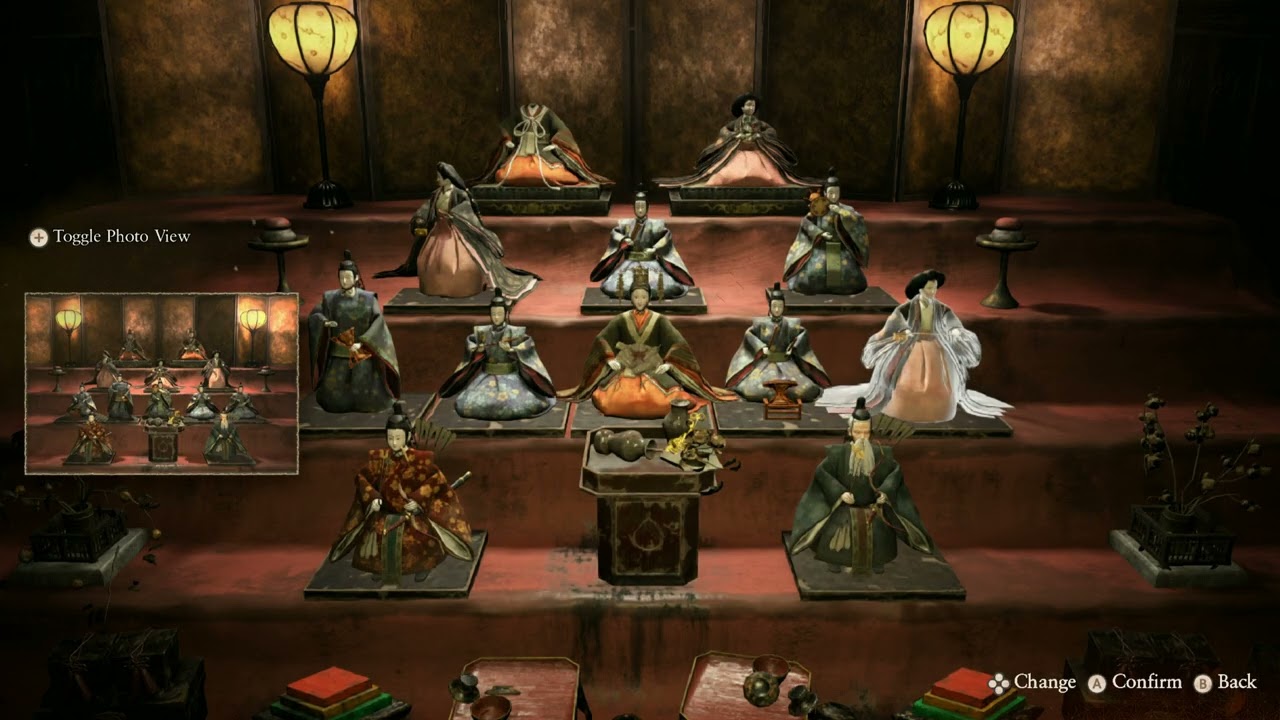Select the D-pad Change icon
The height and width of the screenshot is (720, 1280).
pyautogui.click(x=1000, y=683)
